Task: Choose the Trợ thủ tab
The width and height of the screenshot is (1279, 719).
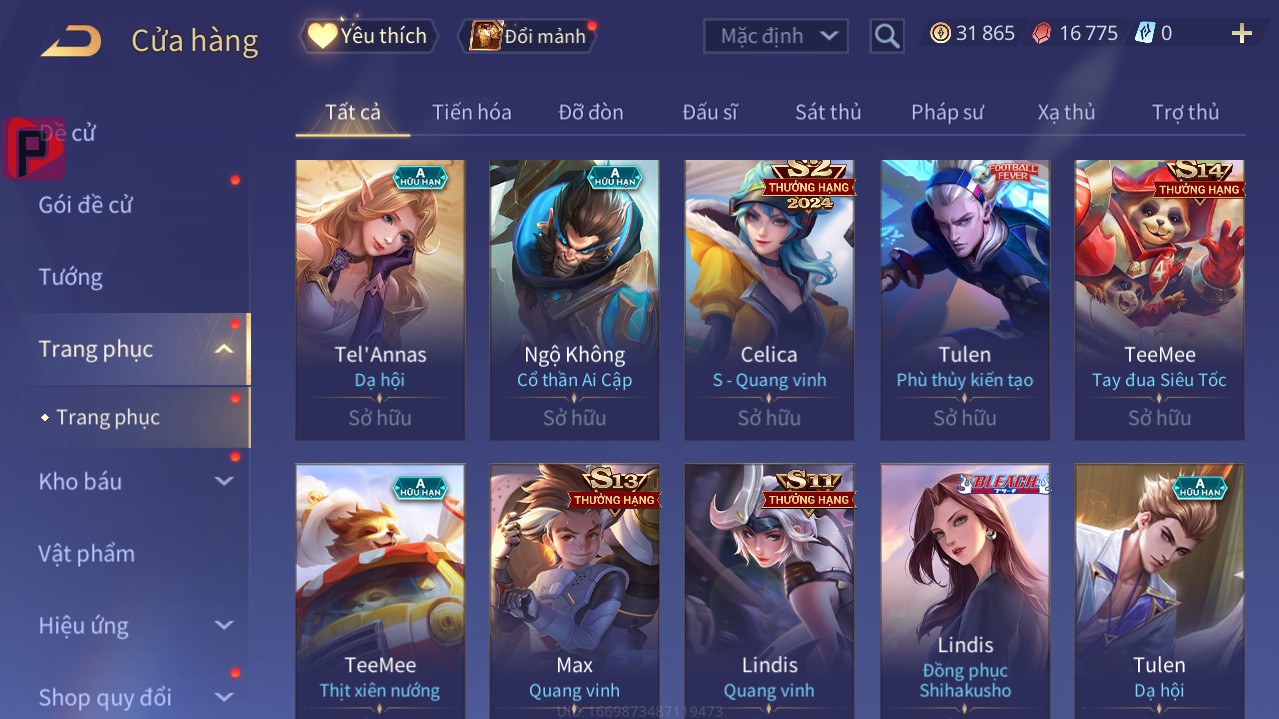Action: (1185, 112)
